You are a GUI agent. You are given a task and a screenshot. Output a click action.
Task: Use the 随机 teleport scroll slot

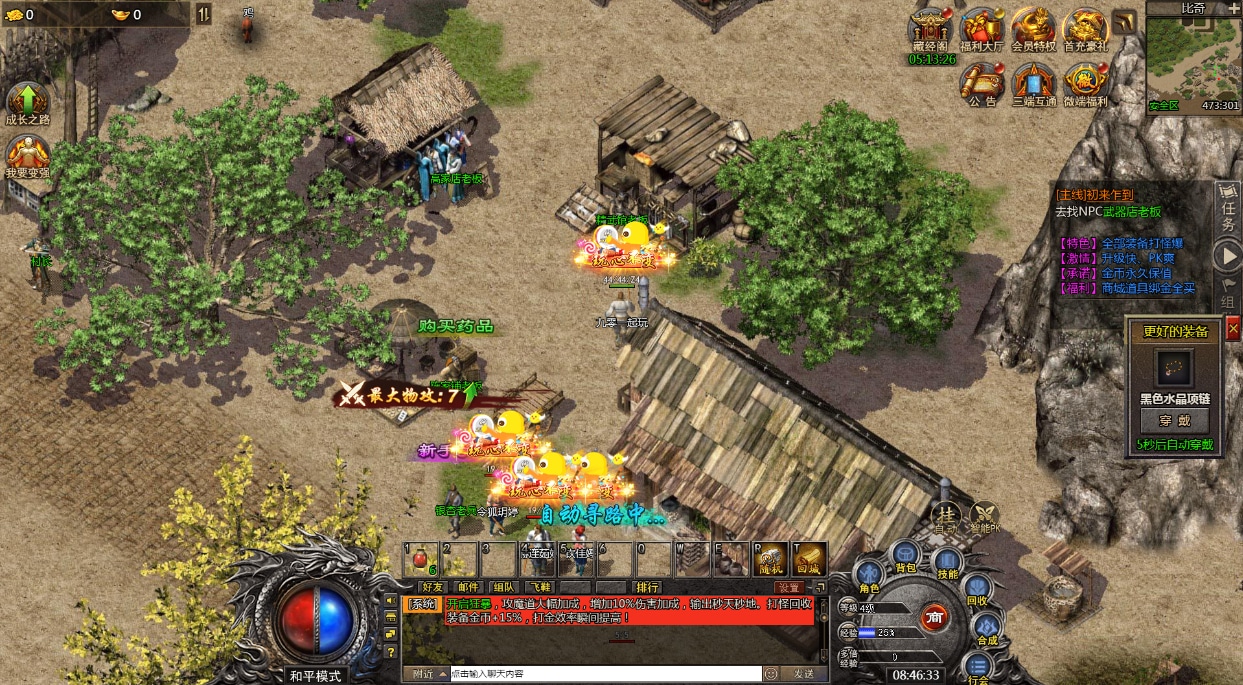(x=770, y=559)
